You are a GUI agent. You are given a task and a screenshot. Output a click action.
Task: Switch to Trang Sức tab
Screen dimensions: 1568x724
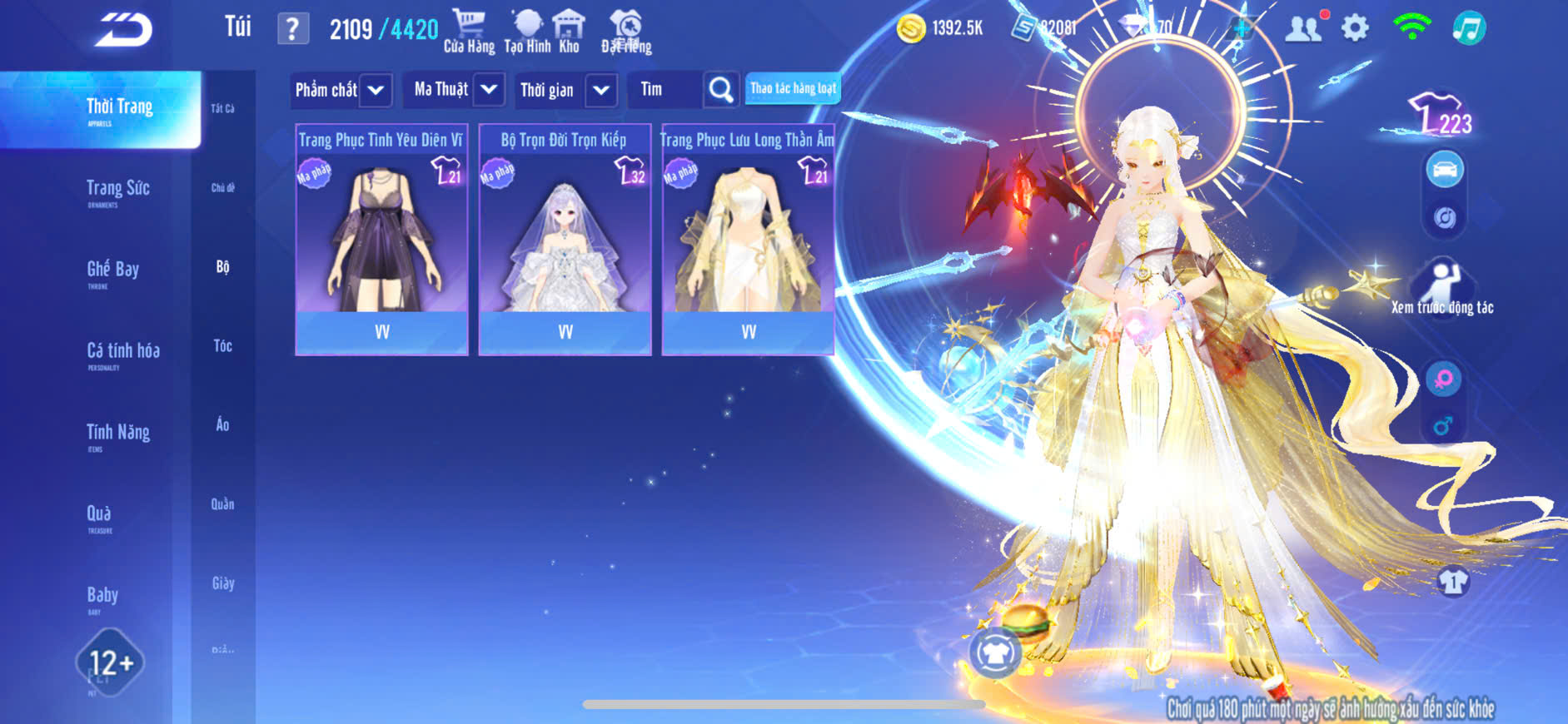pos(117,191)
